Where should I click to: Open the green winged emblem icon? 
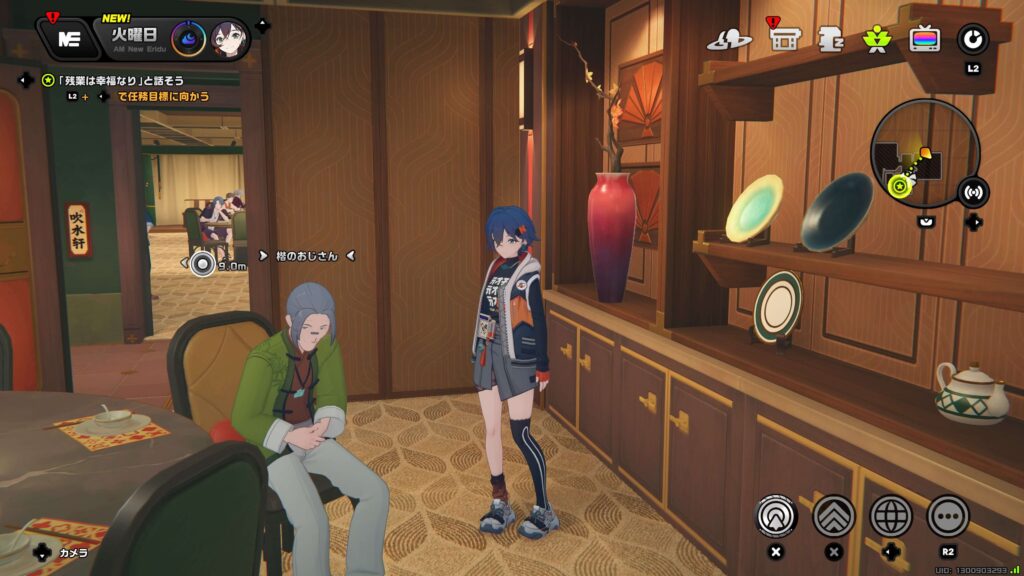[877, 40]
